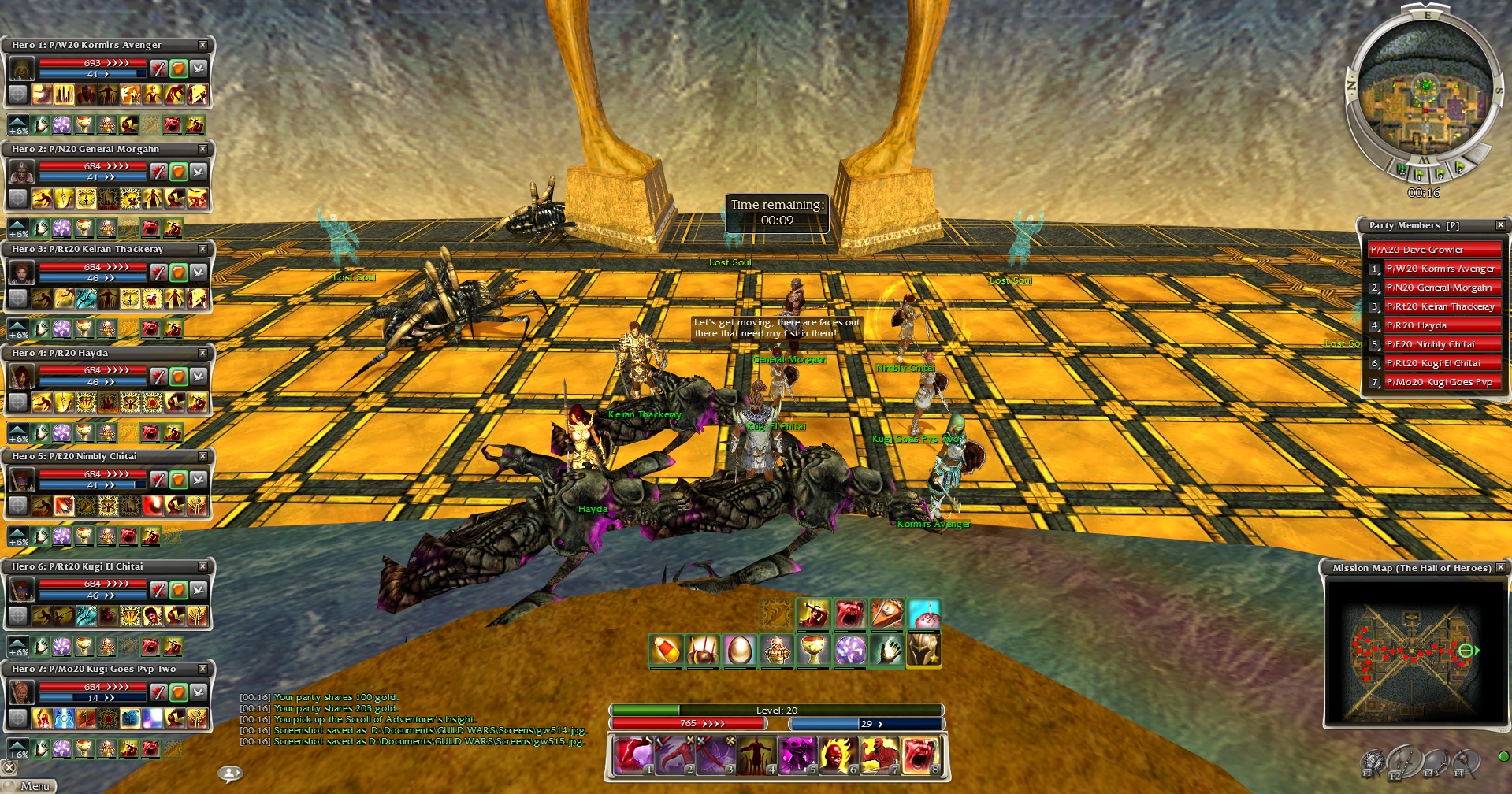The height and width of the screenshot is (794, 1512).
Task: Set Hero 1 to fight mode (sword icon)
Action: click(x=158, y=69)
